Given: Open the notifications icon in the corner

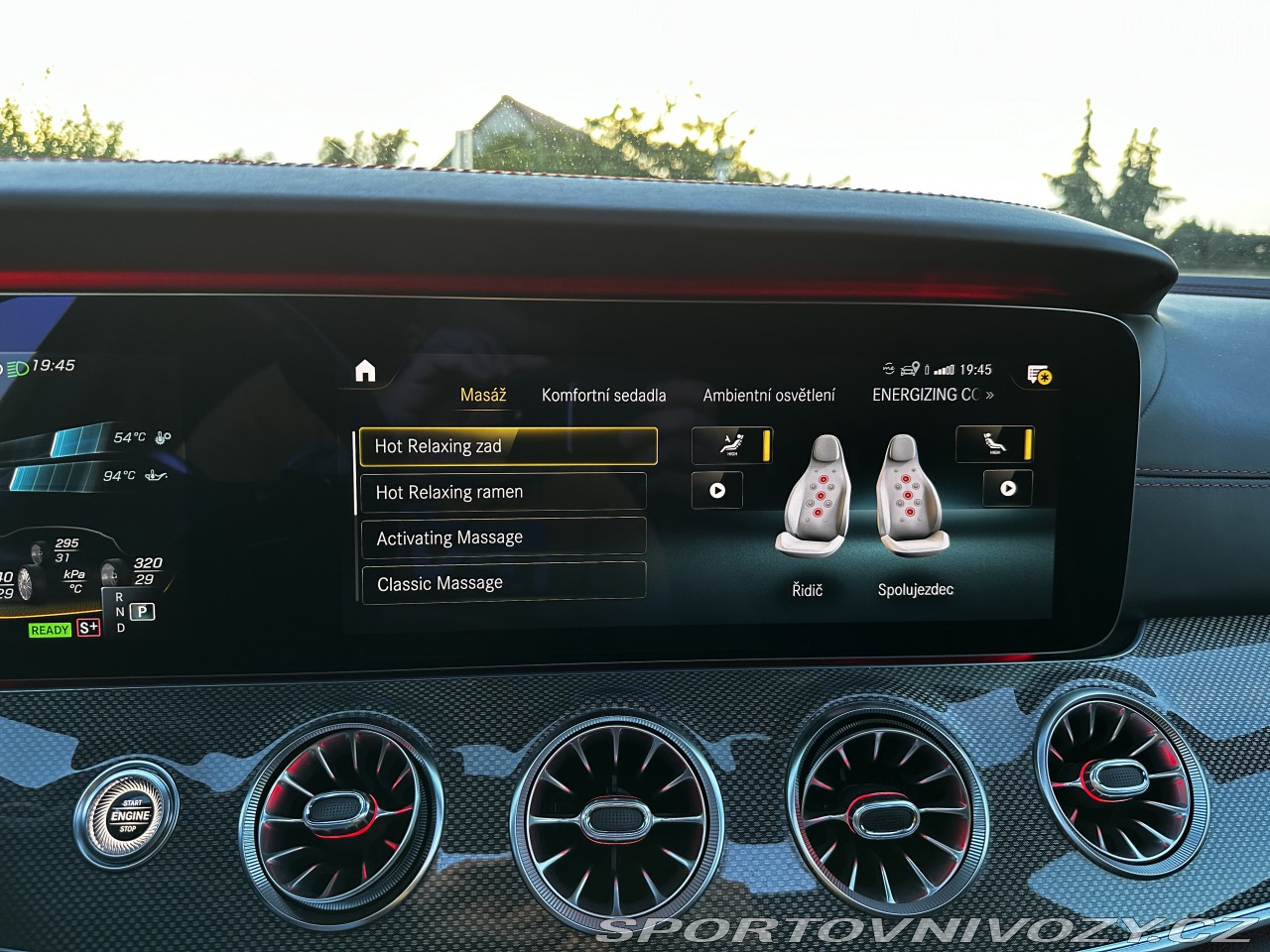Looking at the screenshot, I should point(1039,374).
